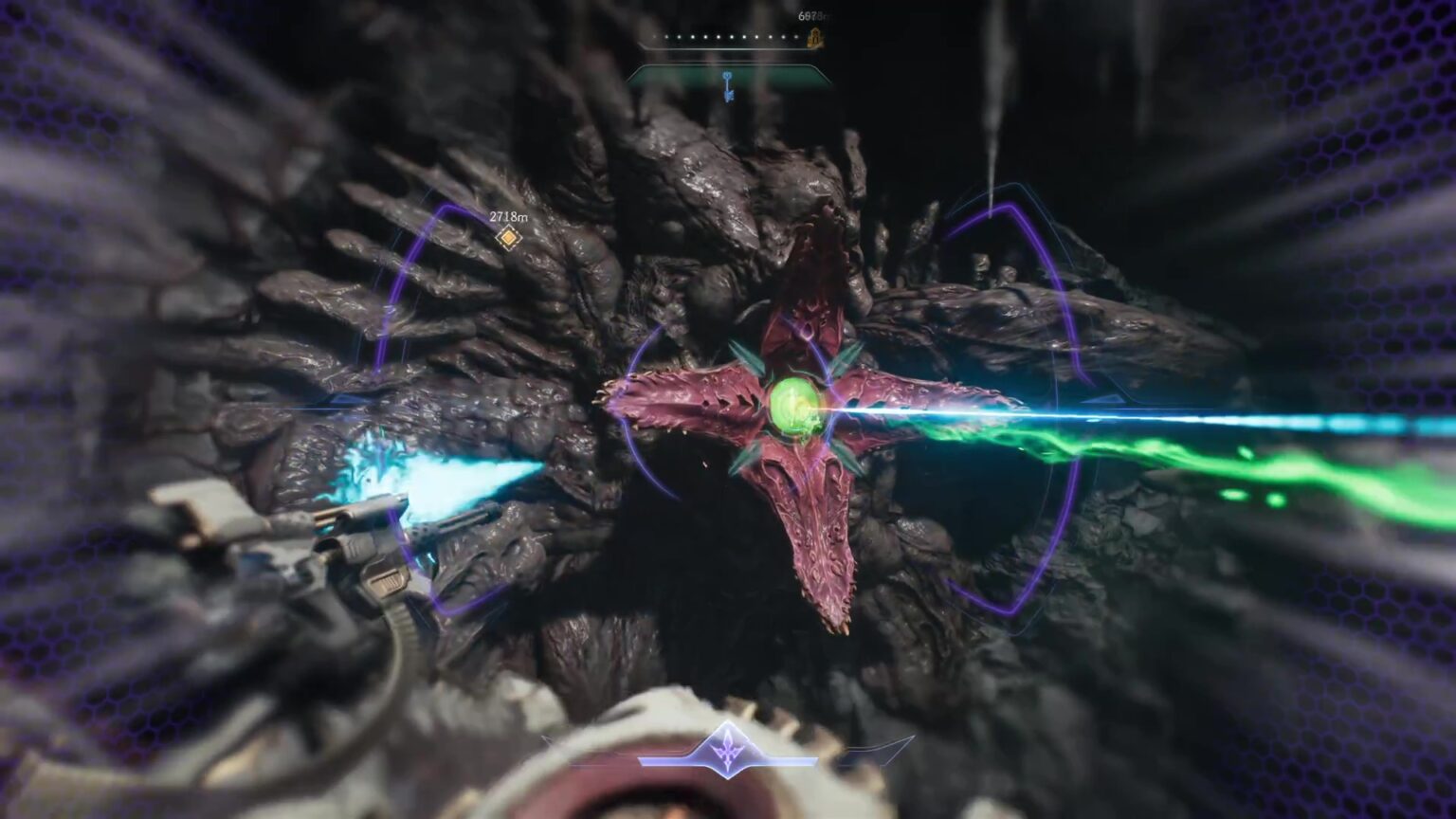1456x819 pixels.
Task: Click the yellow diamond waypoint marker
Action: click(509, 238)
